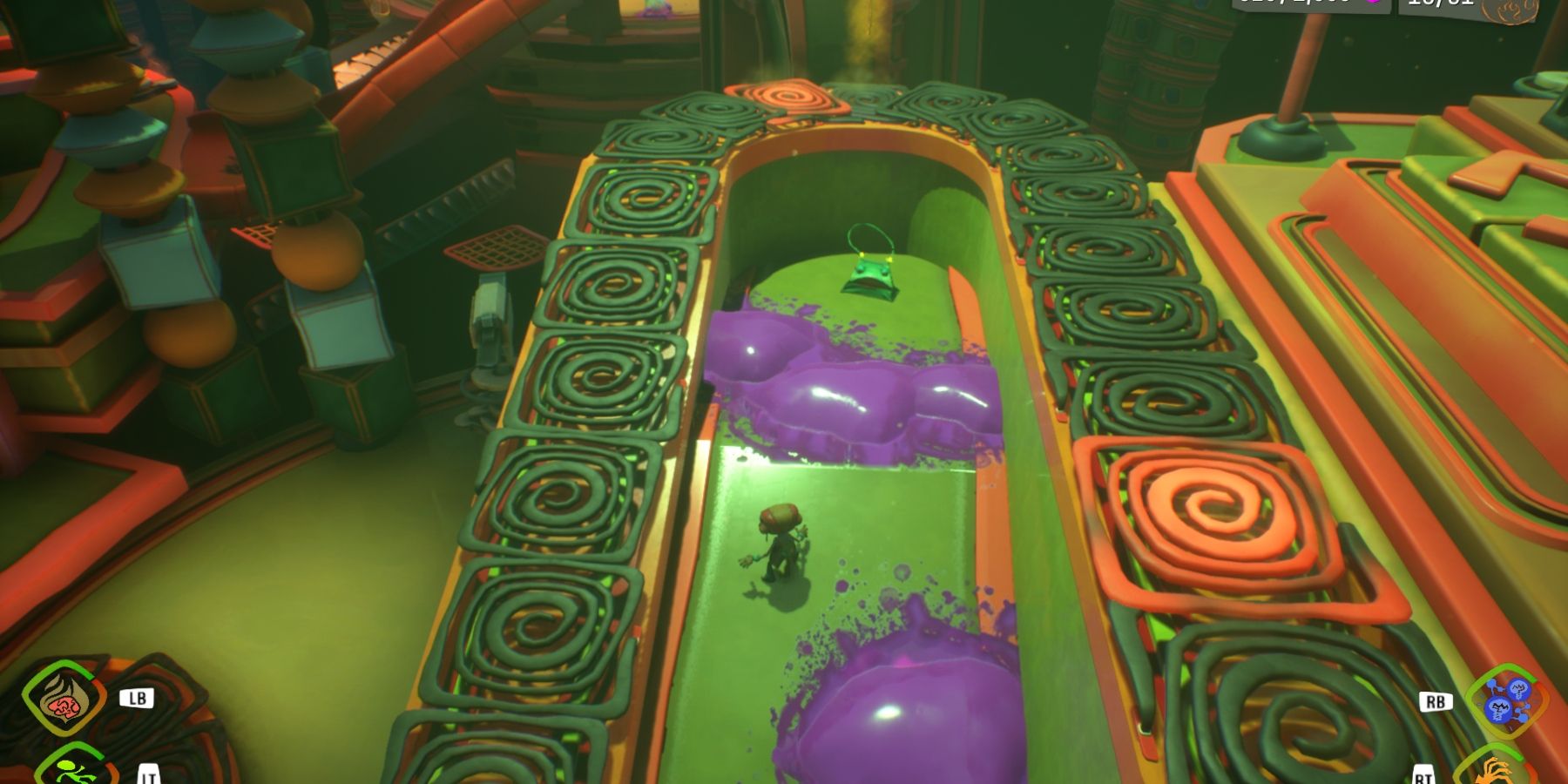Viewport: 1568px width, 784px height.
Task: Click the LT button prompt
Action: [x=148, y=776]
